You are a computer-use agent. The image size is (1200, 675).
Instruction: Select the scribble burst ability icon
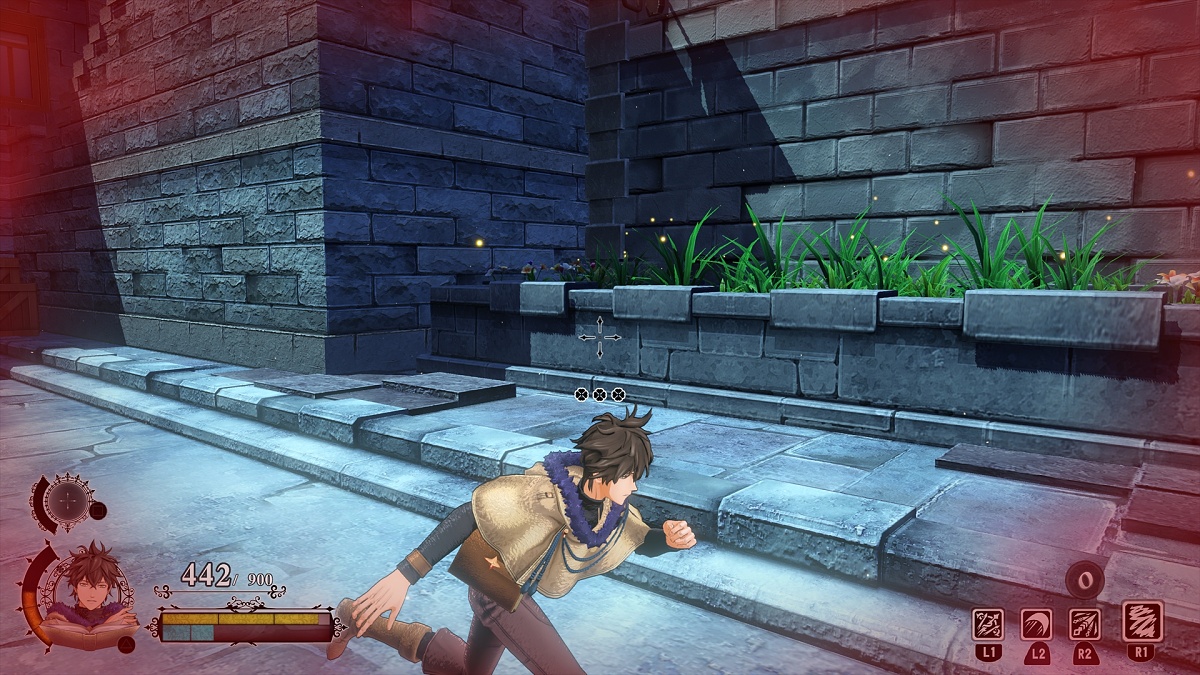pyautogui.click(x=1141, y=620)
